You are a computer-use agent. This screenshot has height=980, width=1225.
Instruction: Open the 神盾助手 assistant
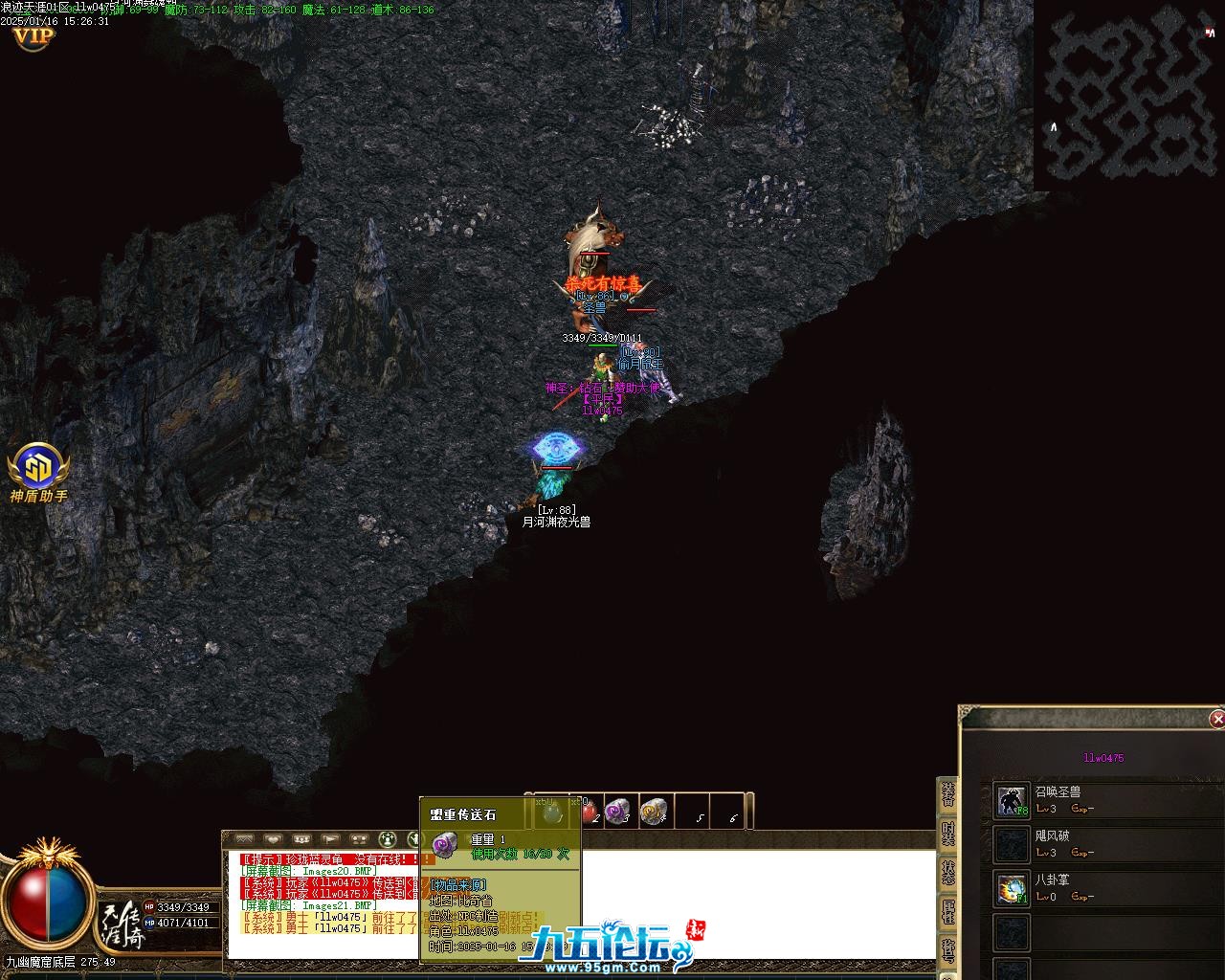click(x=39, y=468)
